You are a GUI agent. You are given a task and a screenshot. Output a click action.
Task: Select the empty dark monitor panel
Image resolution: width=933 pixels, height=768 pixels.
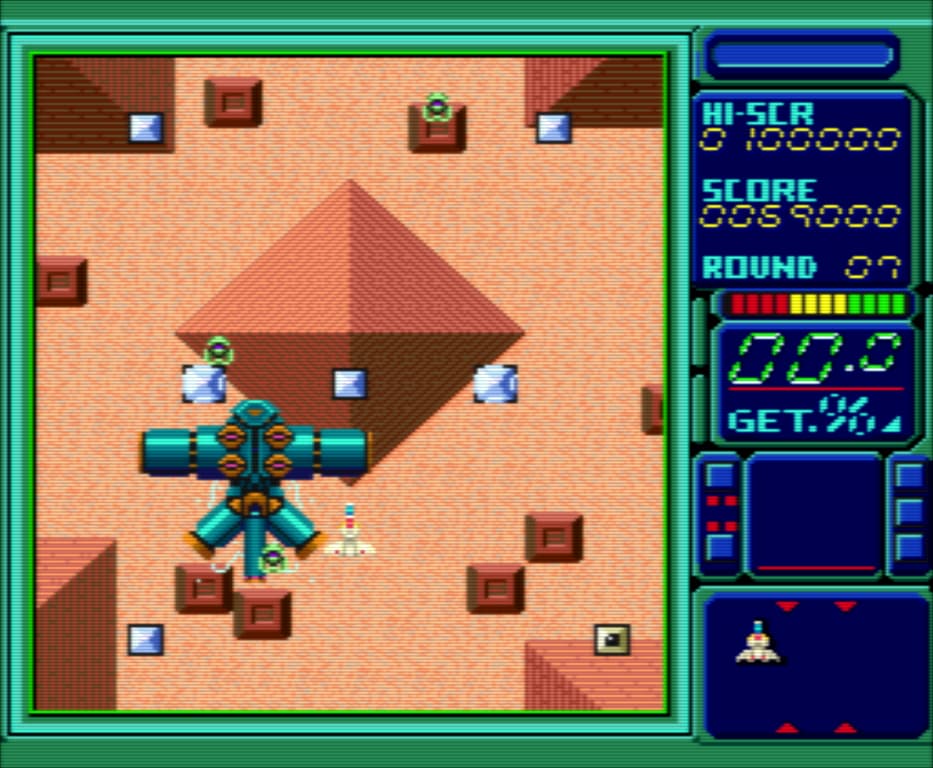tap(815, 514)
